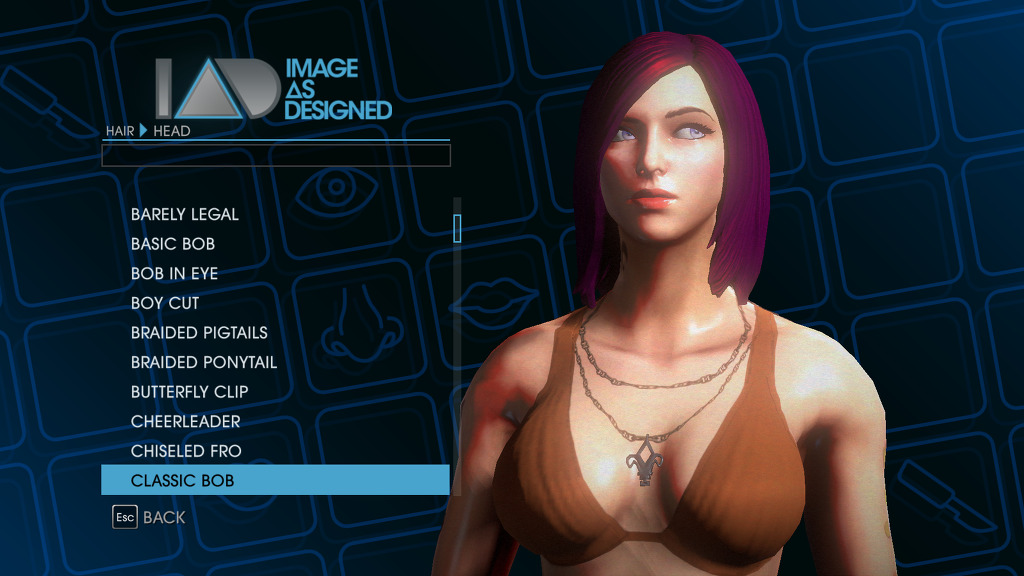Choose the Cheerleader hairstyle

(186, 421)
